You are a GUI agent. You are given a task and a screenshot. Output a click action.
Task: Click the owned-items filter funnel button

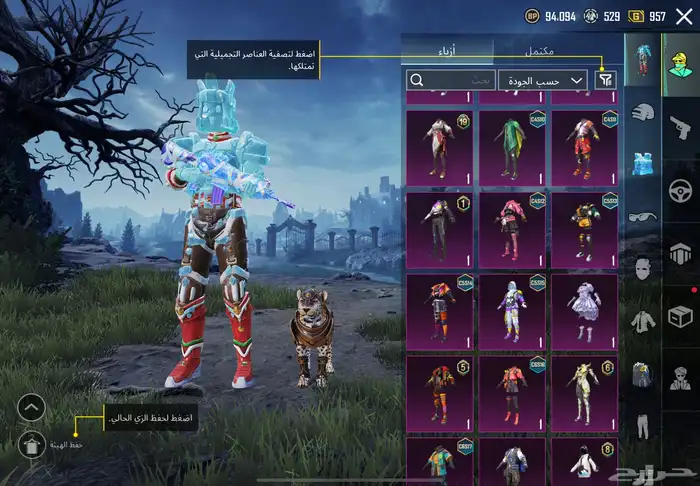click(607, 80)
